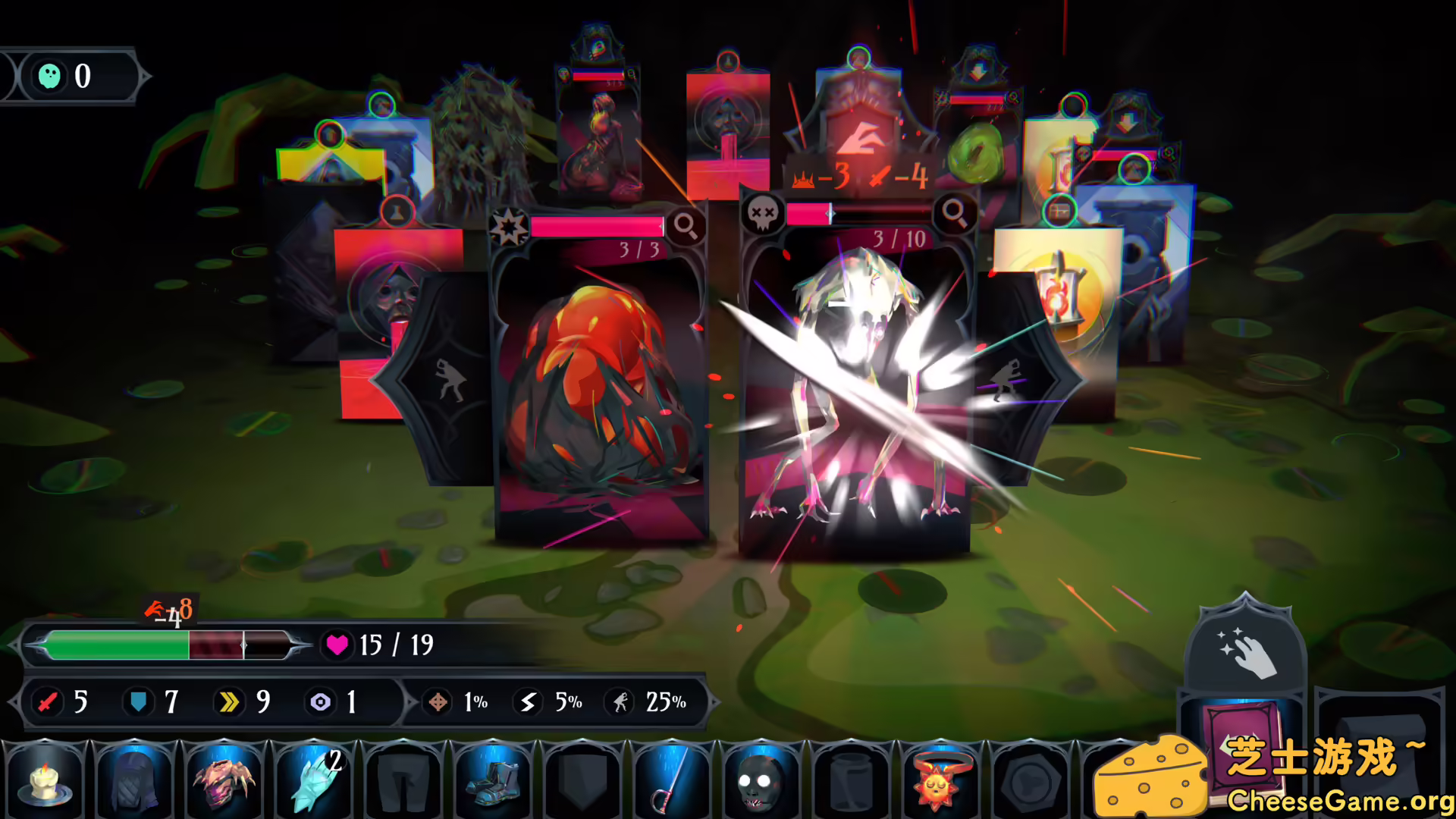Image resolution: width=1456 pixels, height=819 pixels.
Task: Click the lightning shock percentage icon
Action: (529, 703)
